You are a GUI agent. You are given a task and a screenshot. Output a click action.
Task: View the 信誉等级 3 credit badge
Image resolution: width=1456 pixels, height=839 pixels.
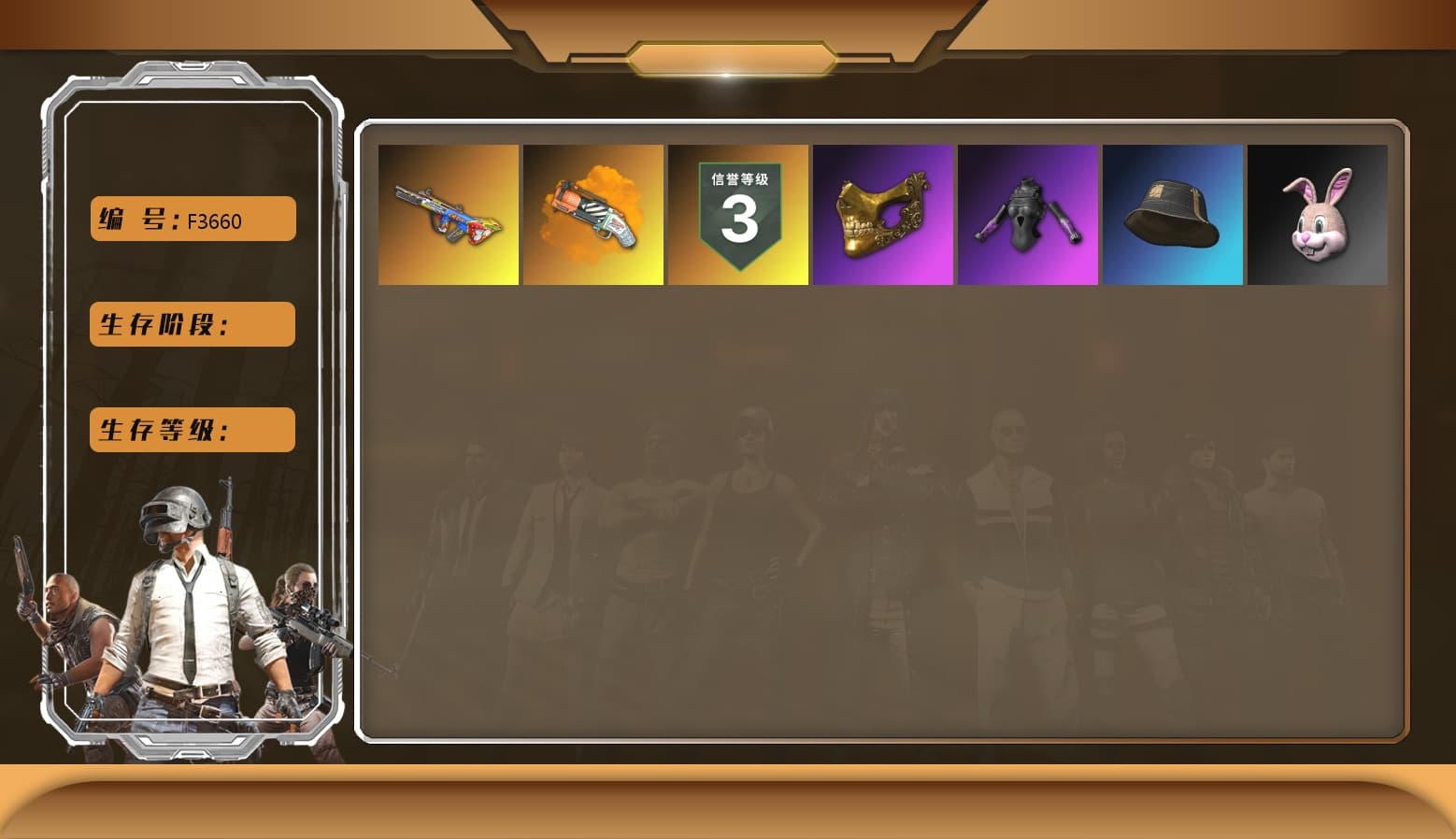pyautogui.click(x=738, y=214)
